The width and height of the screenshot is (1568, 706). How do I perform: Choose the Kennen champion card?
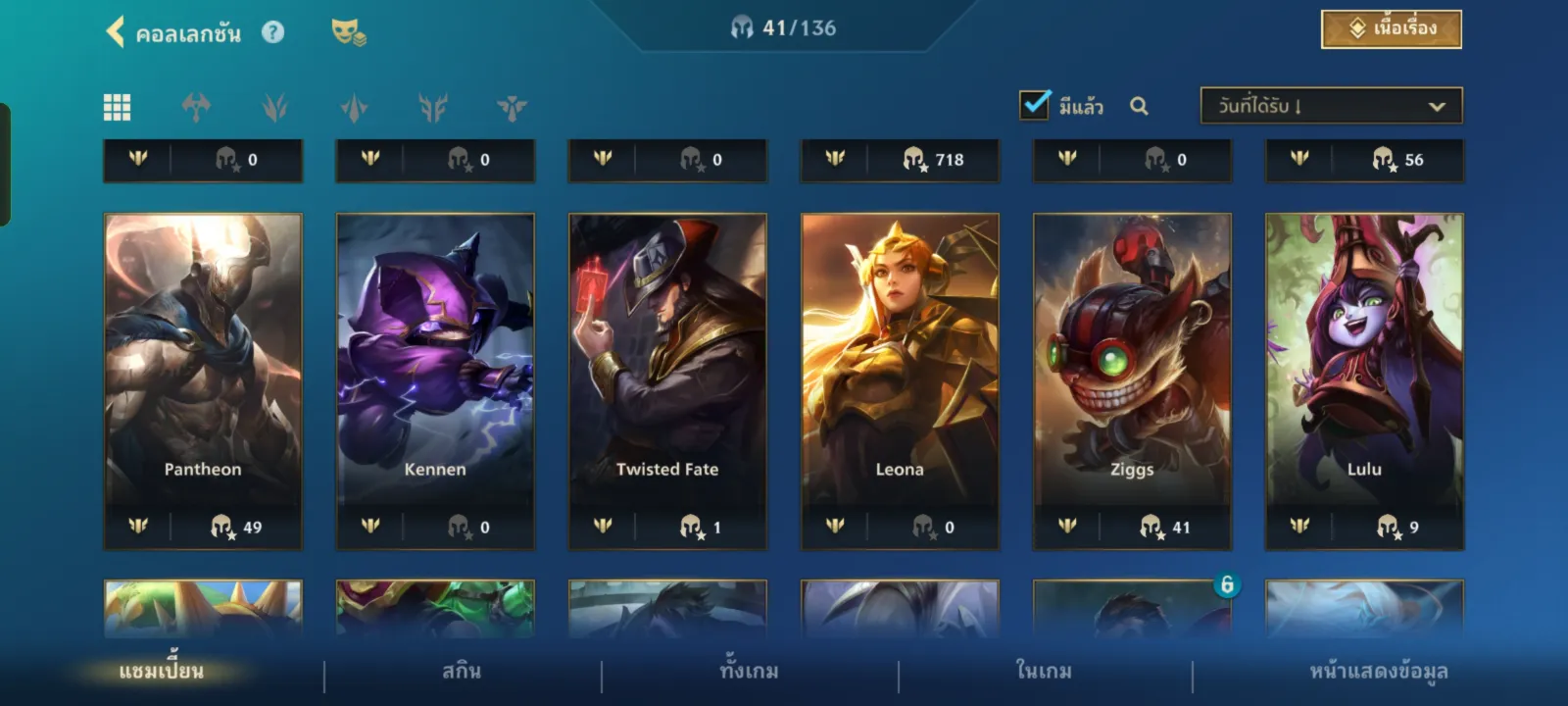coord(435,363)
